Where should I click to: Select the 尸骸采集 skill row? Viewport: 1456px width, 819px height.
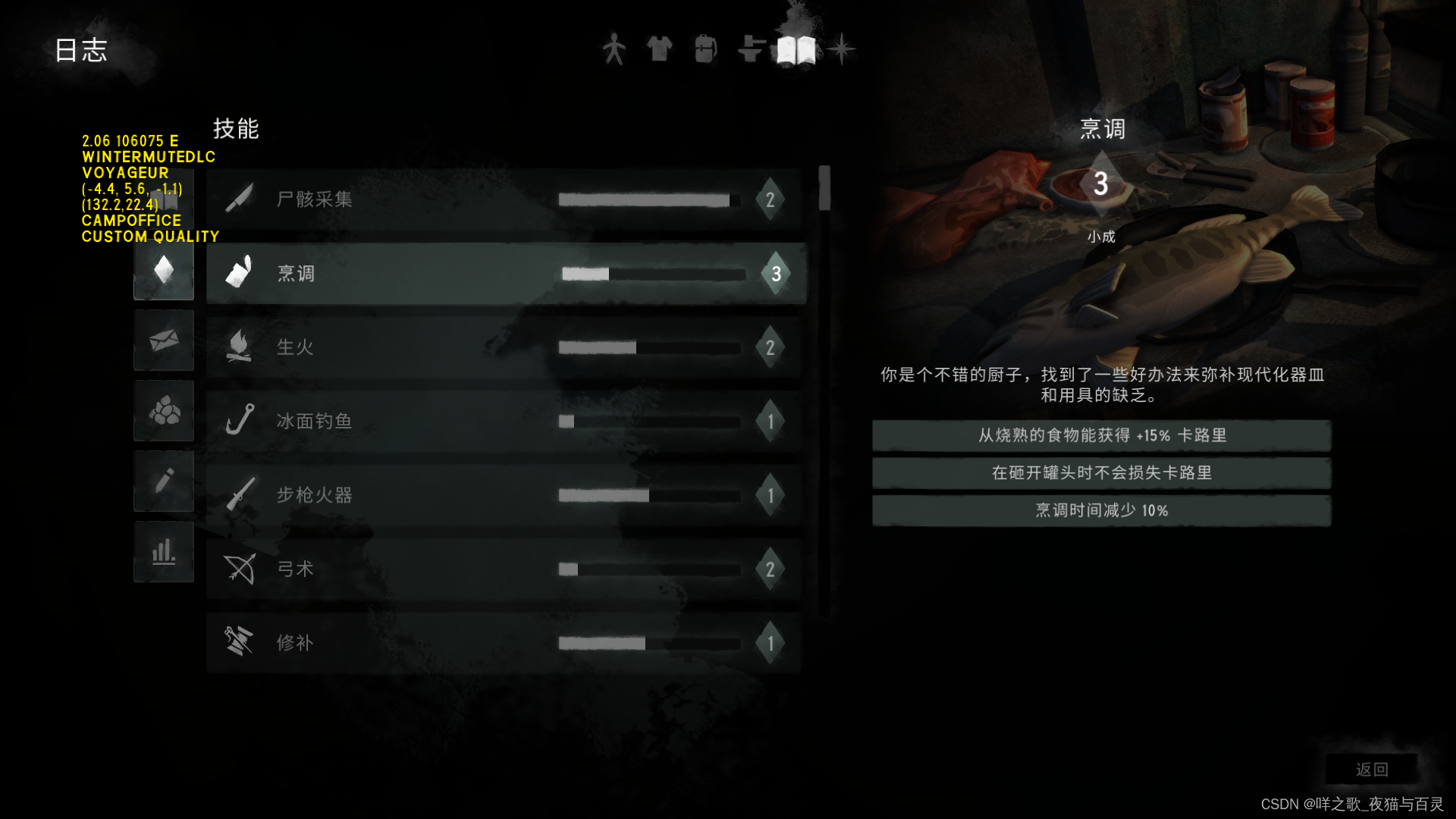pos(504,199)
